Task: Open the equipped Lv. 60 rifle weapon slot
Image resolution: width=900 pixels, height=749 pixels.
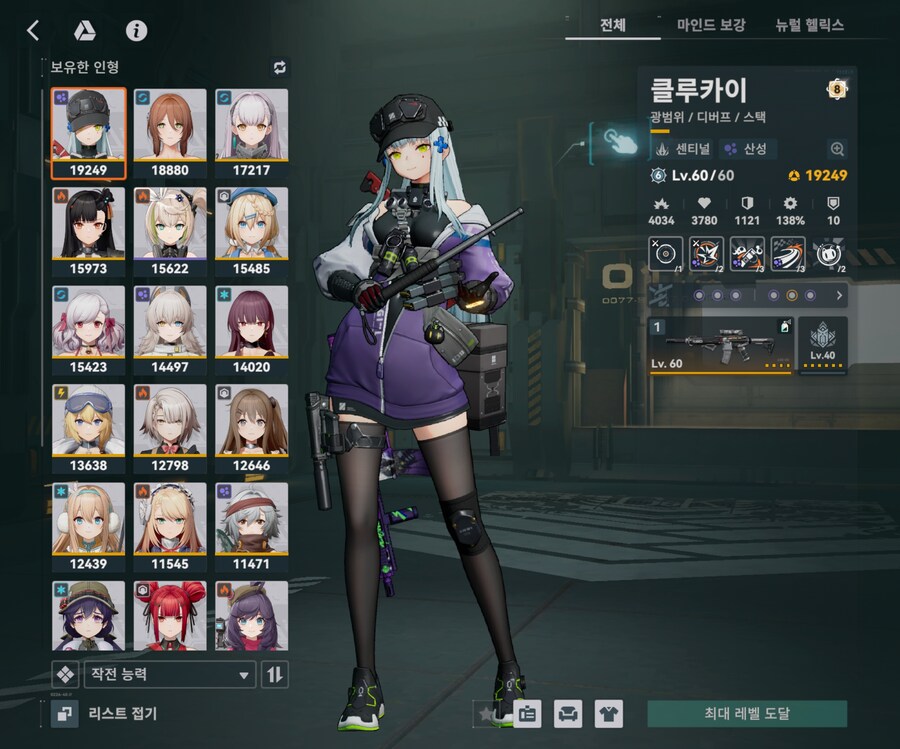Action: (721, 345)
